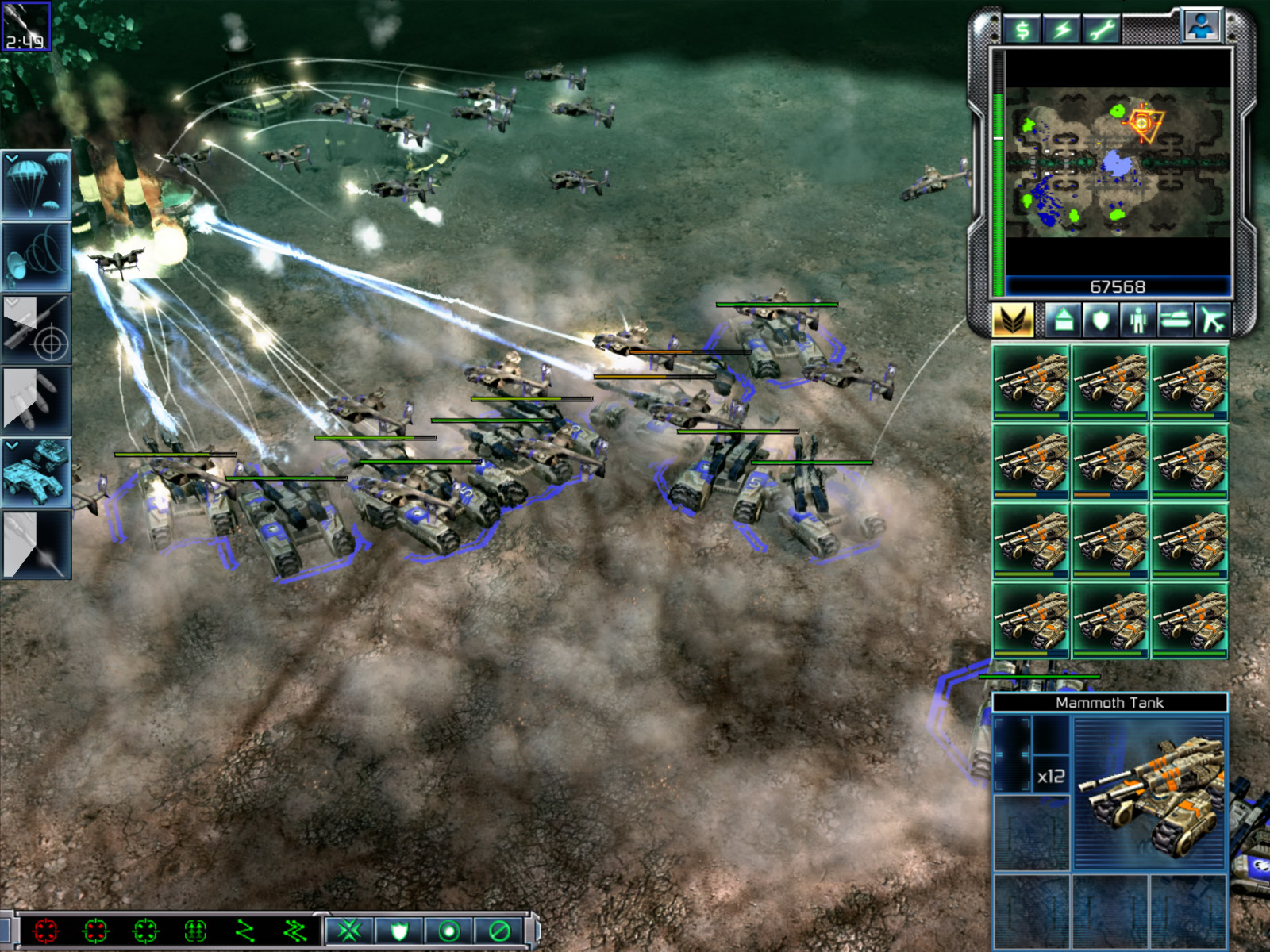
Task: Activate repair mode with the wrench button
Action: coord(1102,30)
